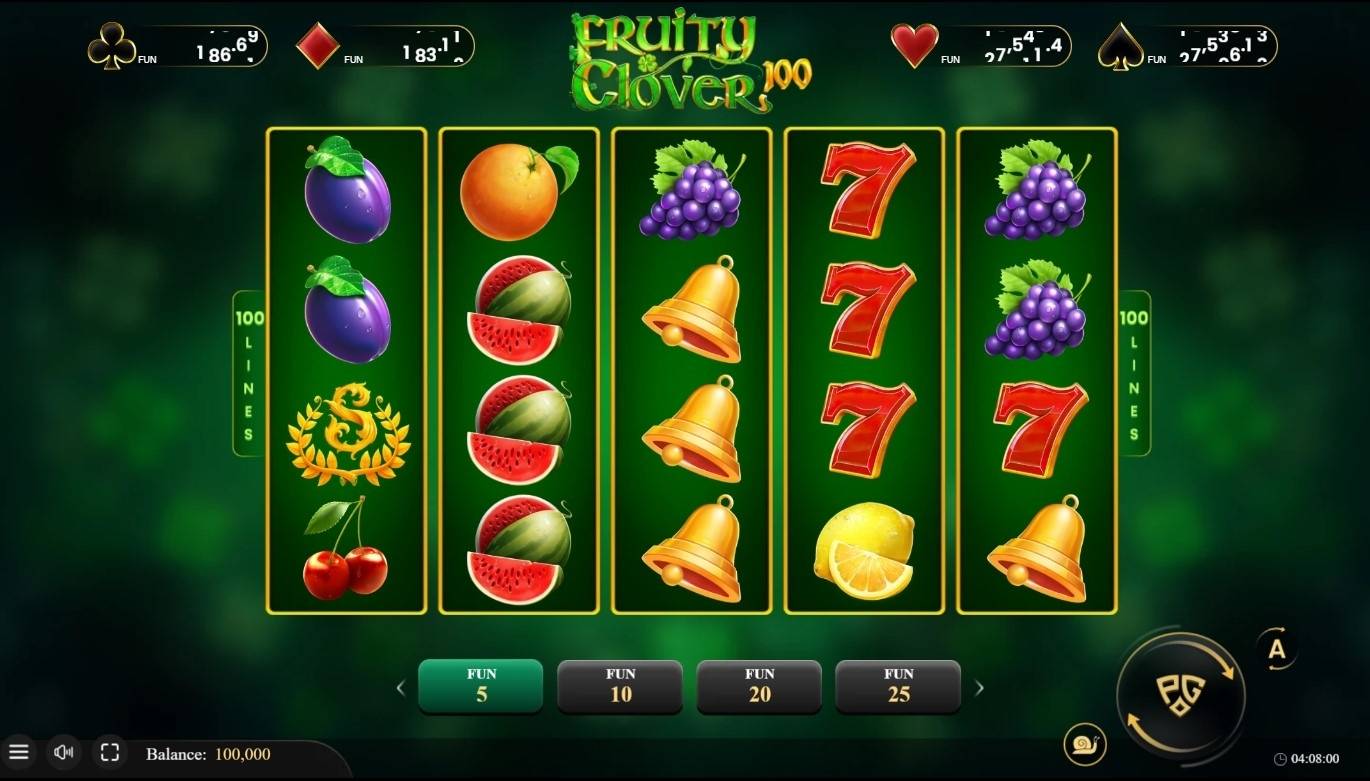Choose the FUN 20 bet button

click(x=759, y=687)
